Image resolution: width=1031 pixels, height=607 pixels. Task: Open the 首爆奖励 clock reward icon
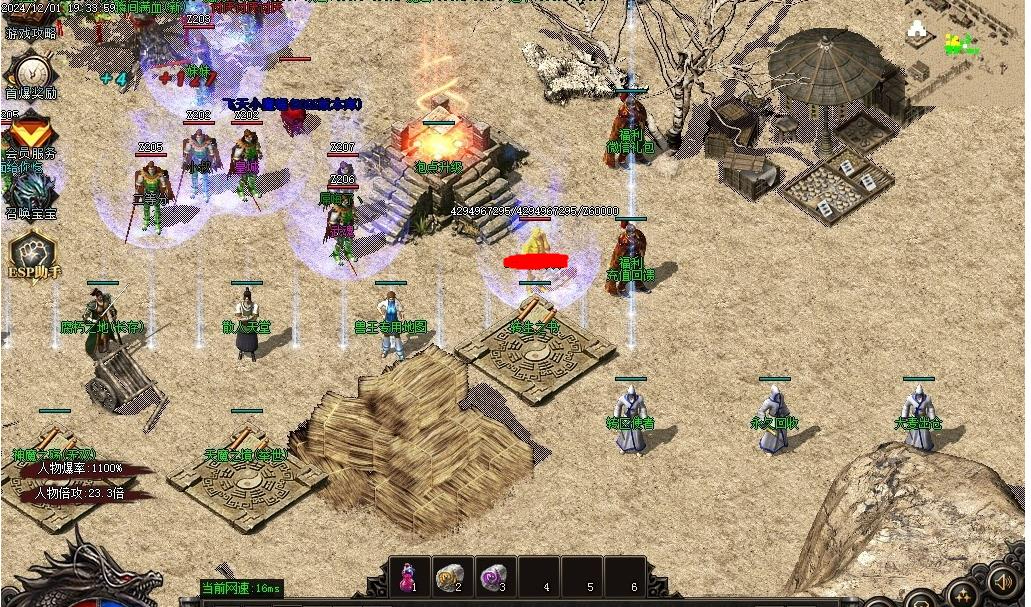click(32, 73)
